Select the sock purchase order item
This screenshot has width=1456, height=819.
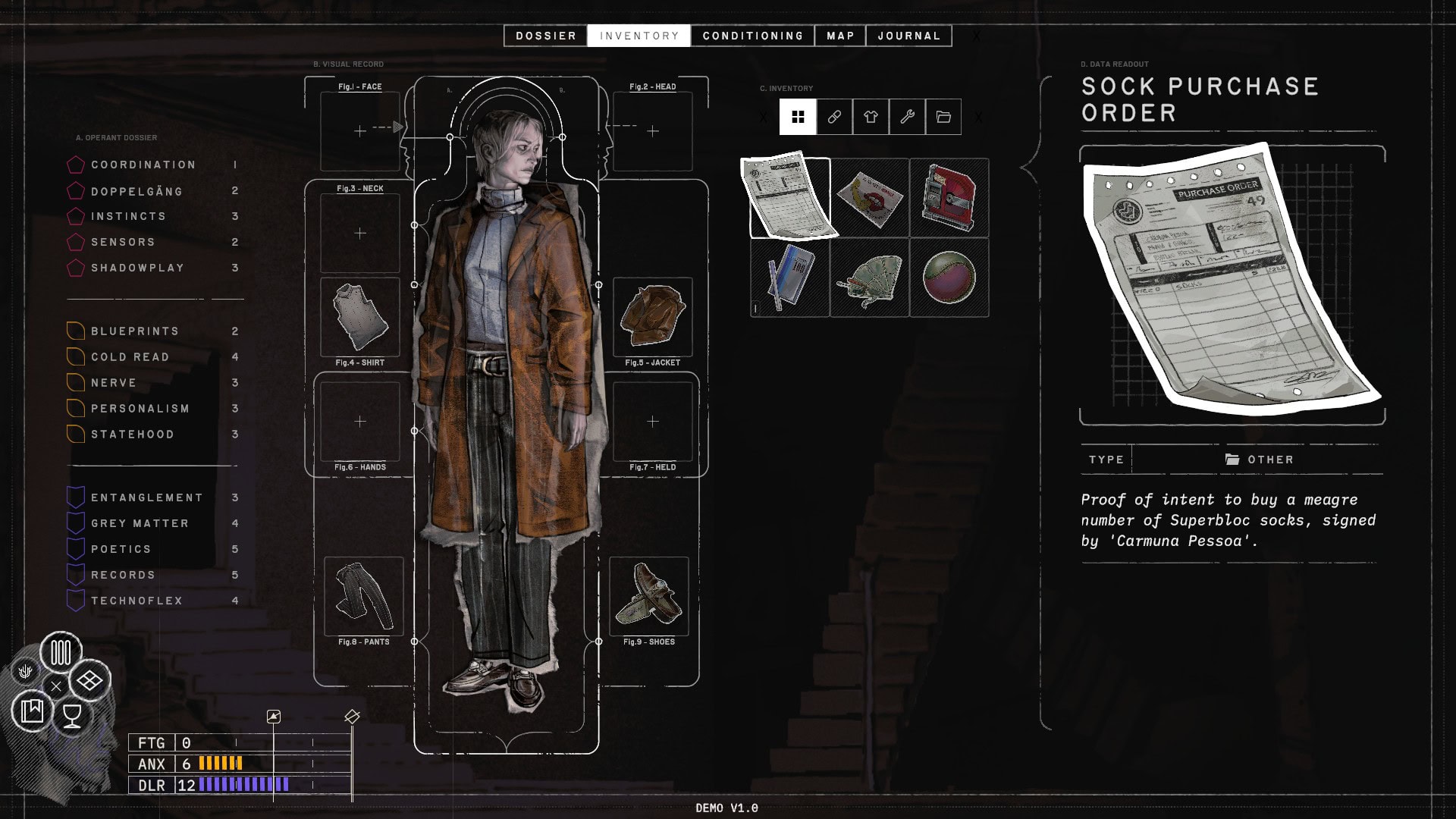[789, 198]
